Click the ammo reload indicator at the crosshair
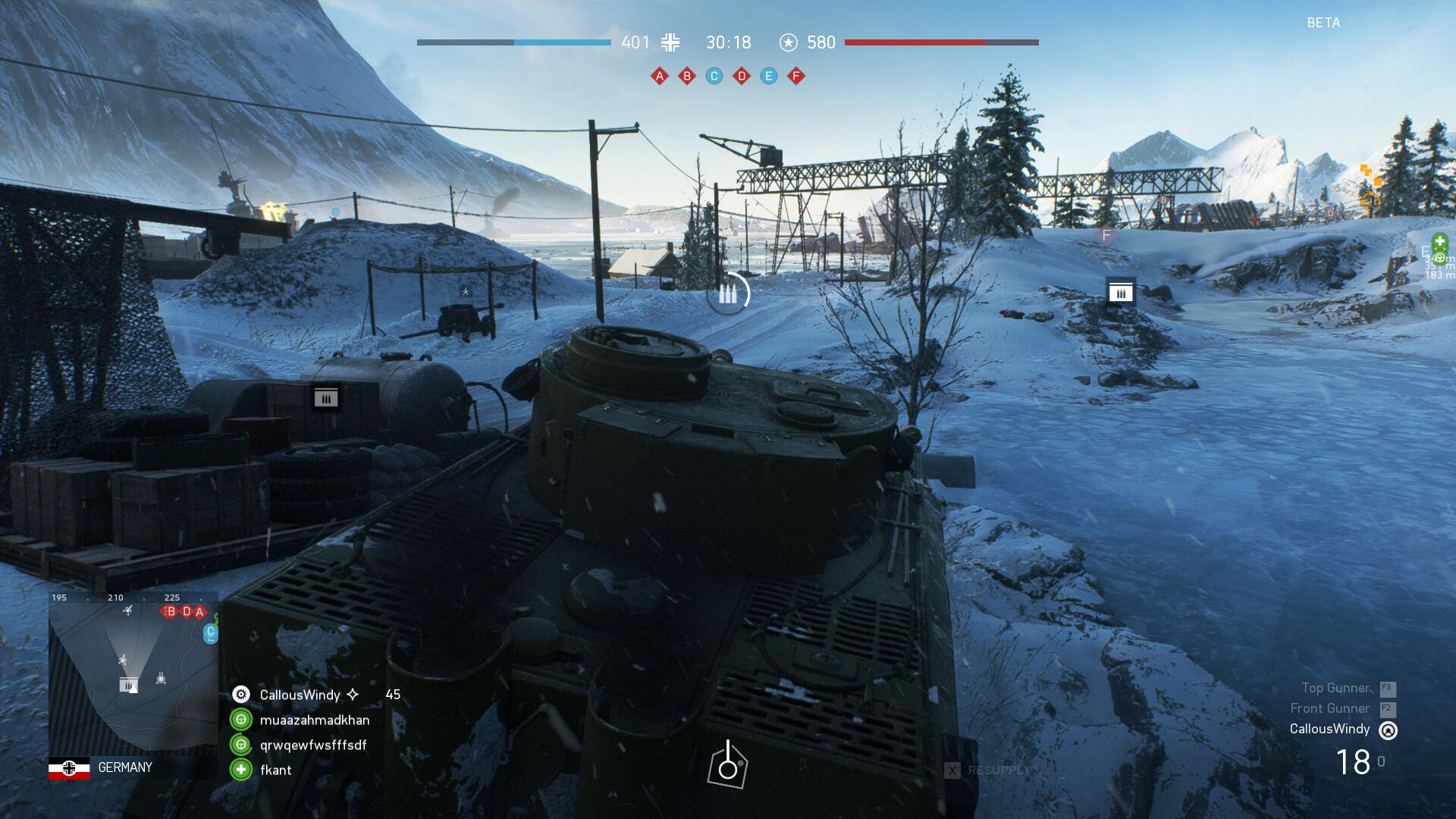Screen dimensions: 1456x819 727,294
